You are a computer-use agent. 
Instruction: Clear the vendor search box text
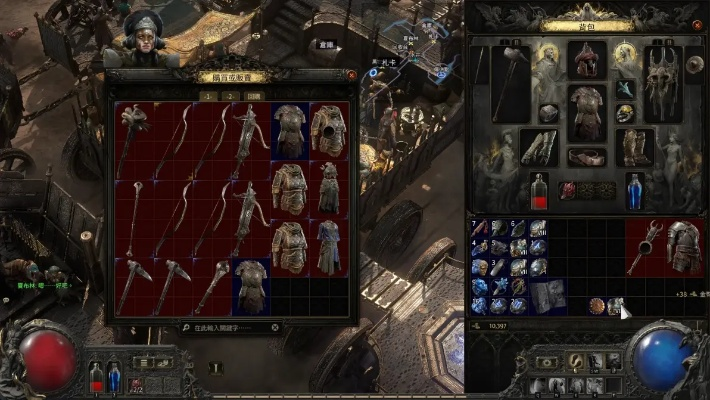(275, 327)
